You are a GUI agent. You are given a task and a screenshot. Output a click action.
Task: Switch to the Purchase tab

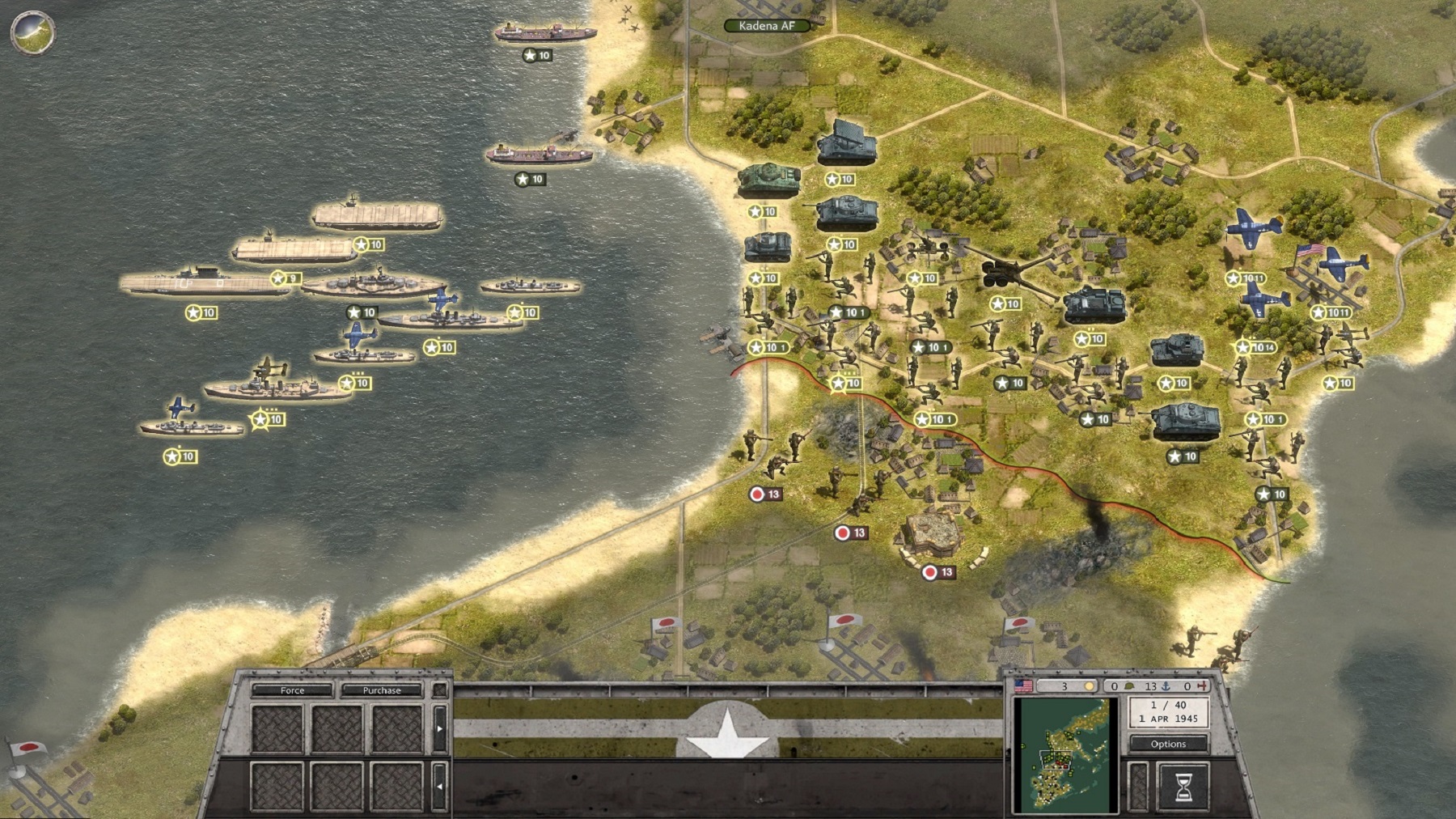380,691
